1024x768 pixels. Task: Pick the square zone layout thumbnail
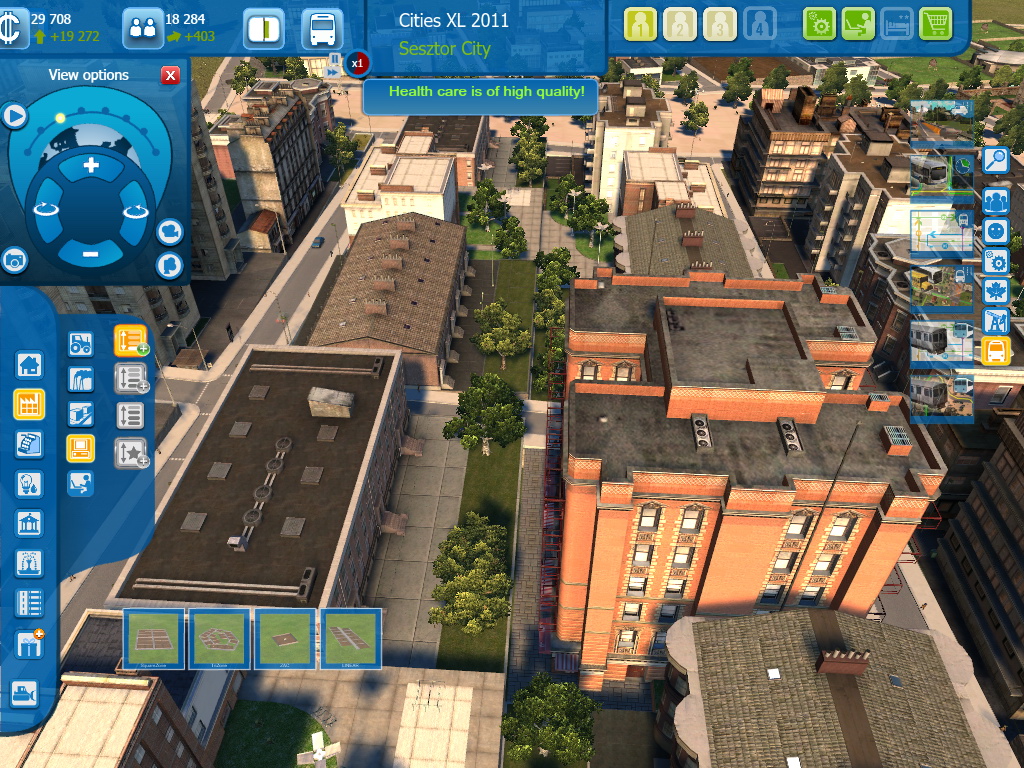[x=154, y=638]
